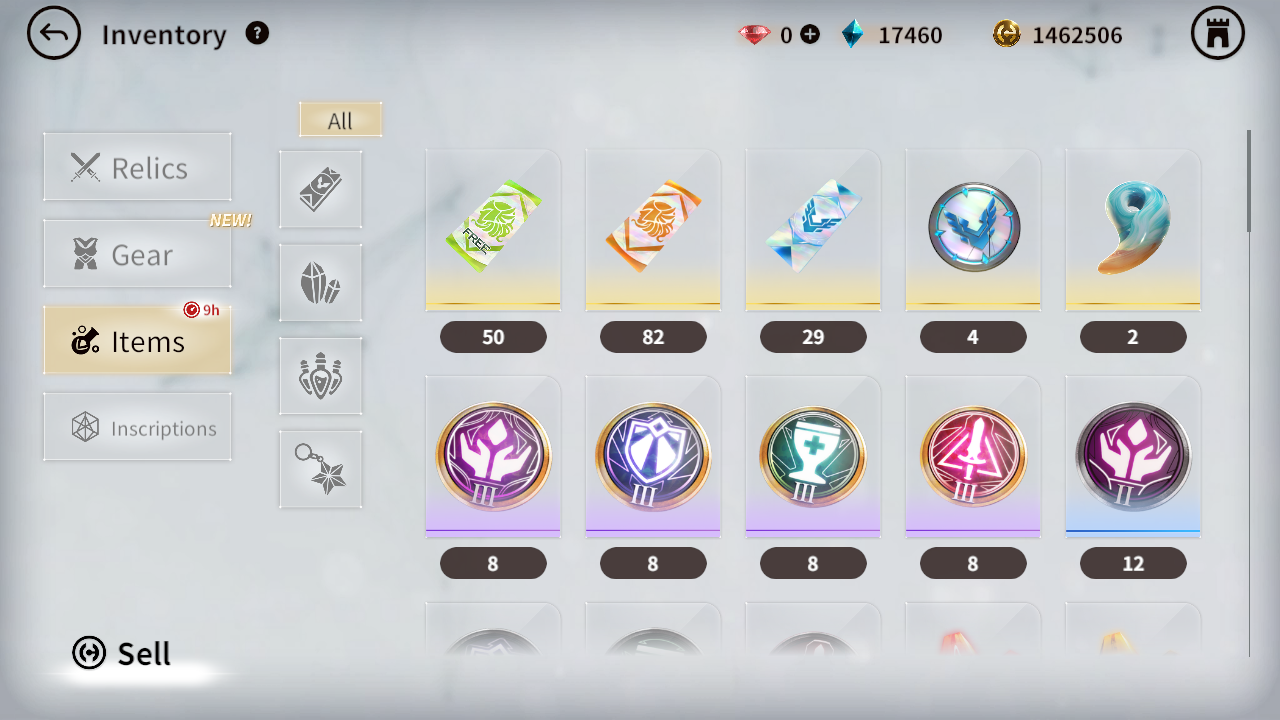Select the blue shield tier III emblem
Screen dimensions: 1280x720
tap(653, 457)
